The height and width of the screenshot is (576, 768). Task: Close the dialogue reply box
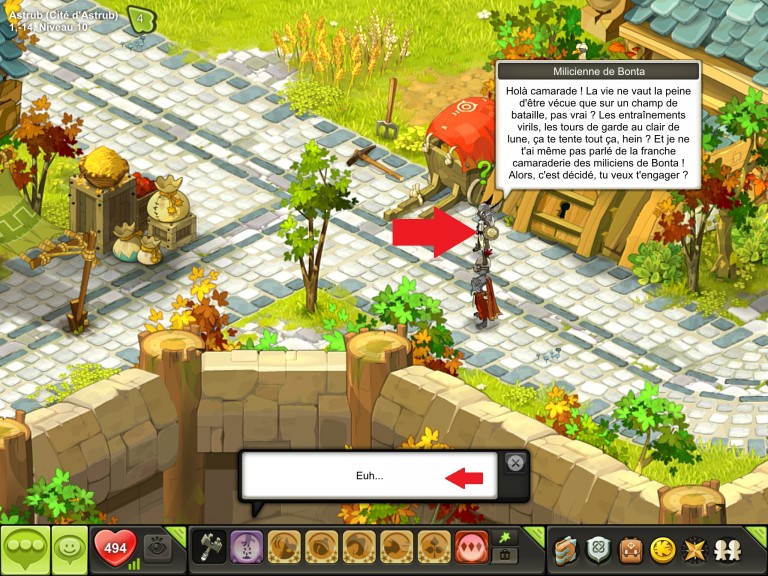514,463
